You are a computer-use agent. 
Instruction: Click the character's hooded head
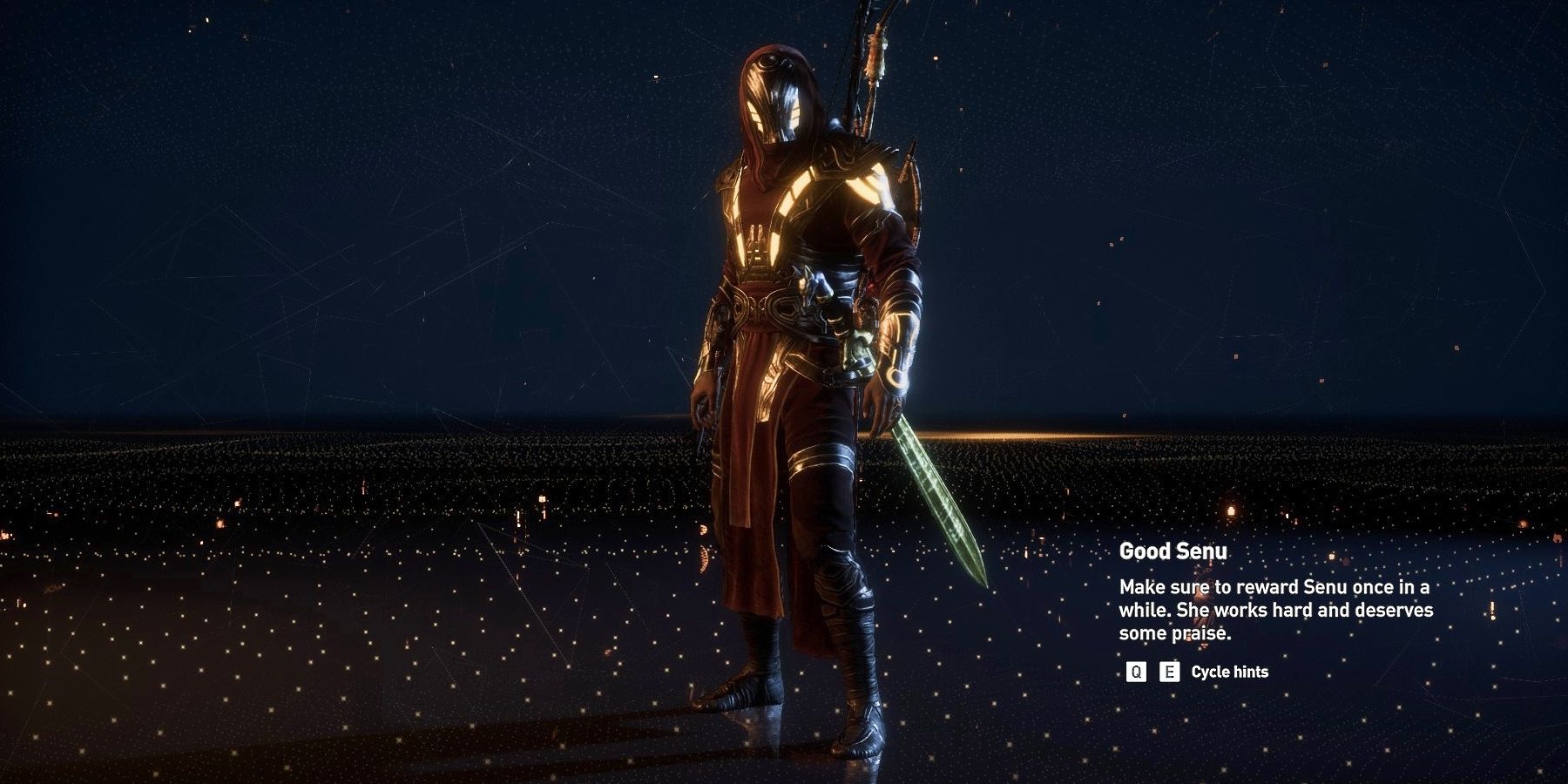(774, 87)
